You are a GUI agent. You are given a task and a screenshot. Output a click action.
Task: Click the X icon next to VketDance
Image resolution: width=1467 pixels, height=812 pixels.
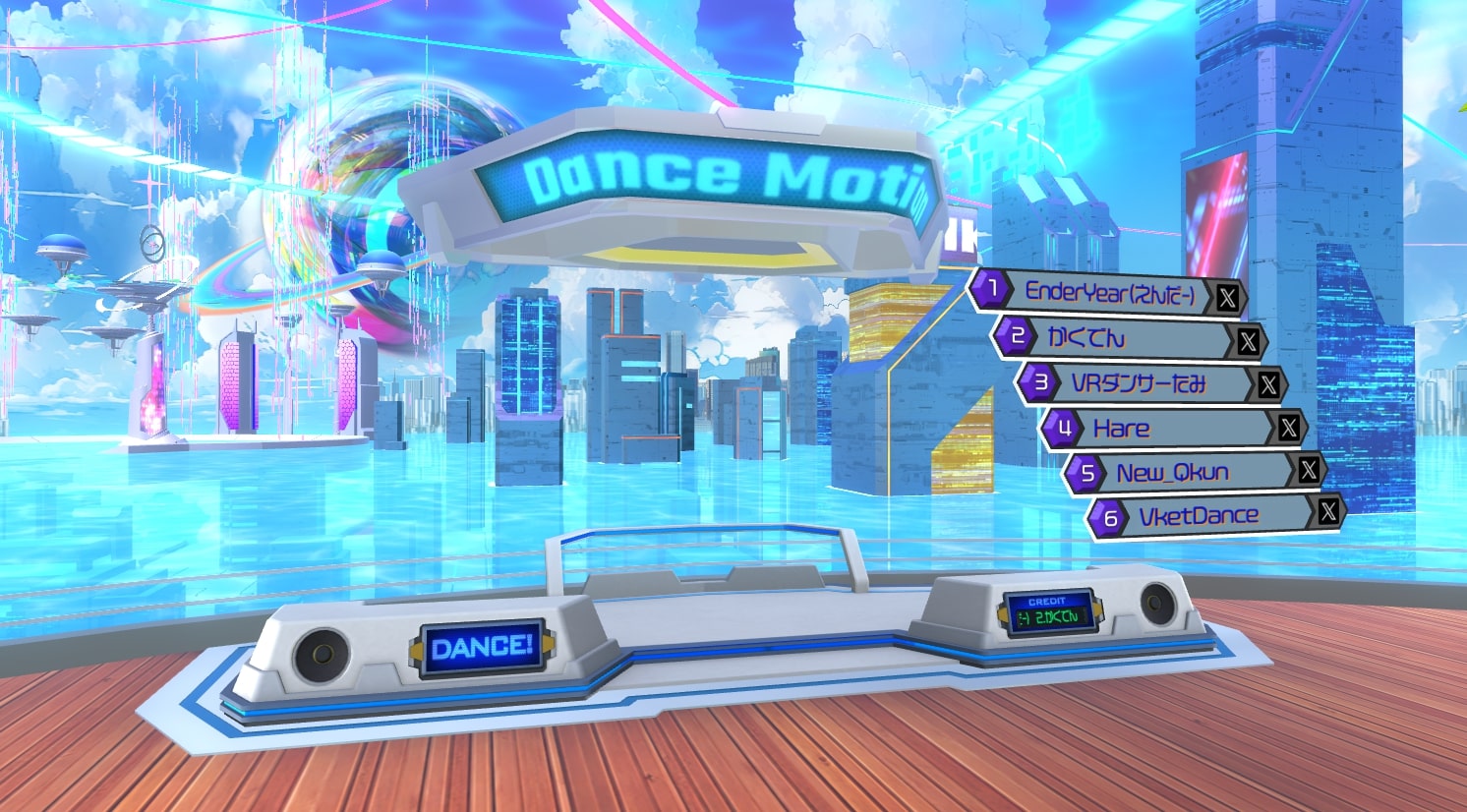tap(1328, 511)
